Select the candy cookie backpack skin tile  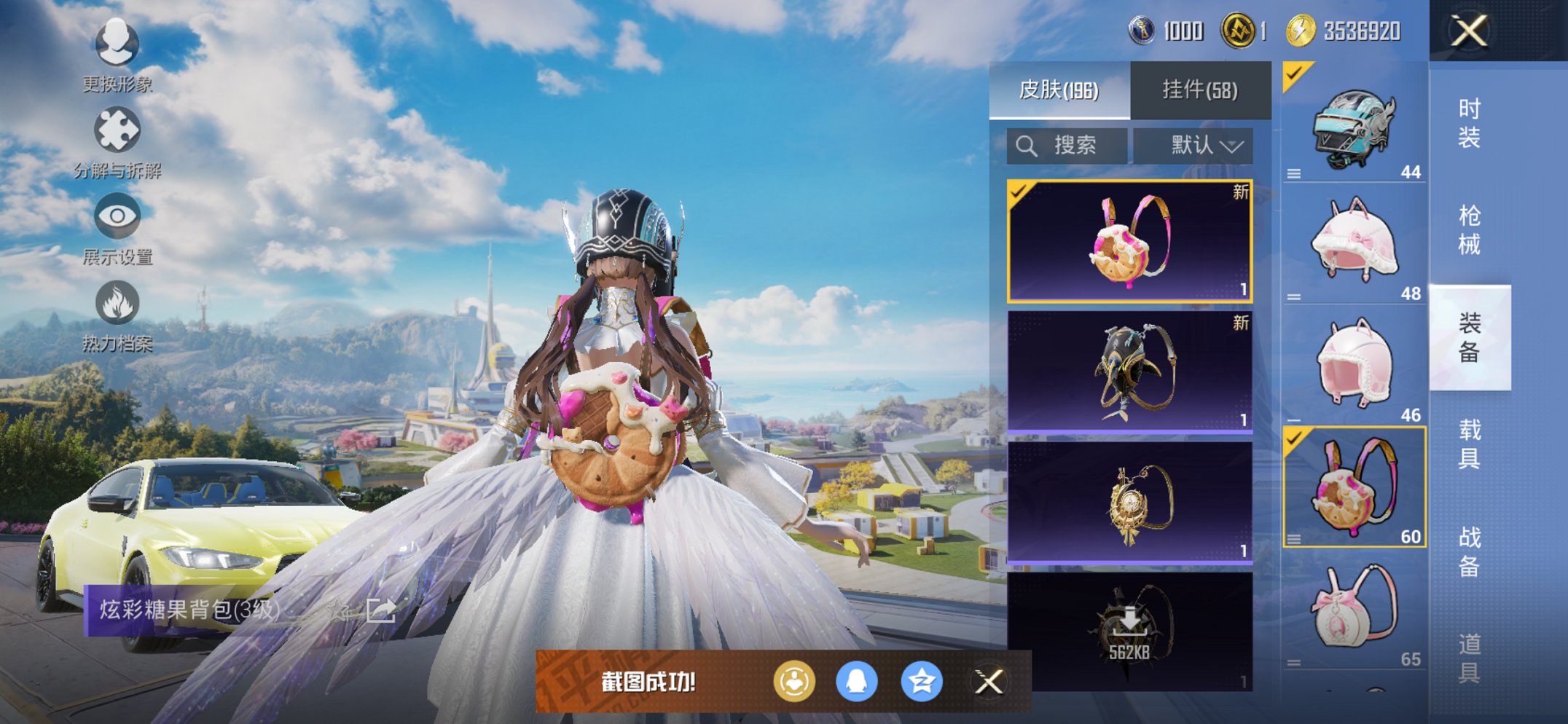point(1129,241)
